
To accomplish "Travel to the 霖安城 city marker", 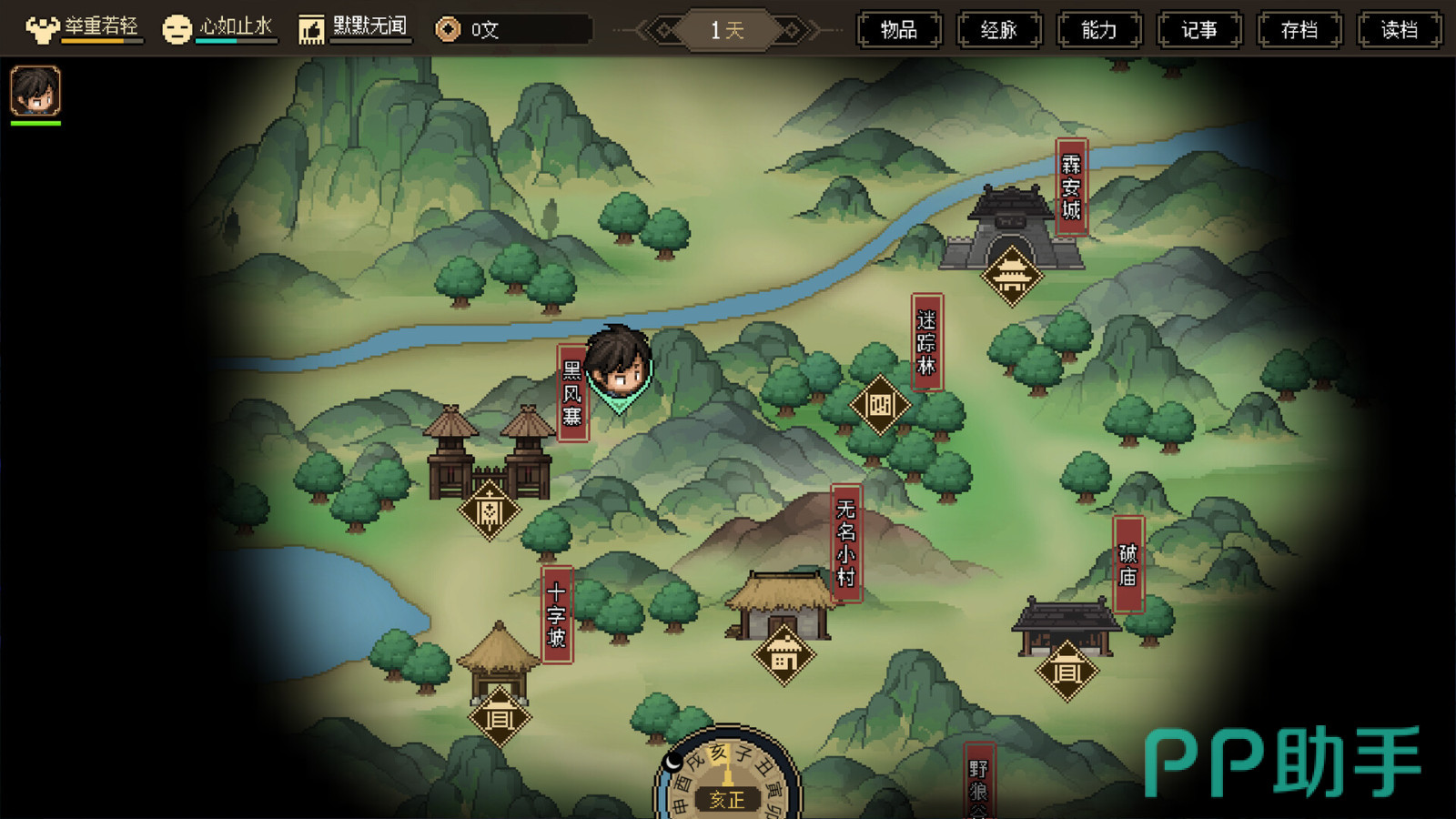I will (x=1011, y=275).
